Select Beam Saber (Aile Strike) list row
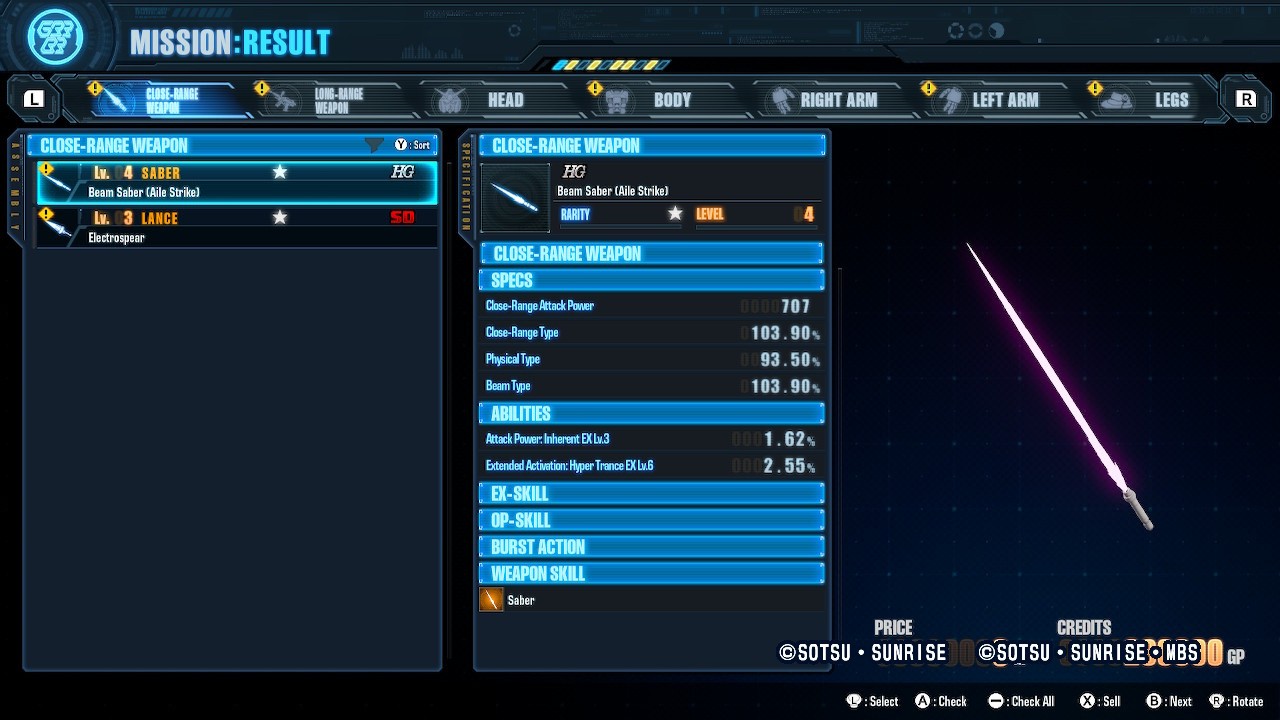 237,182
